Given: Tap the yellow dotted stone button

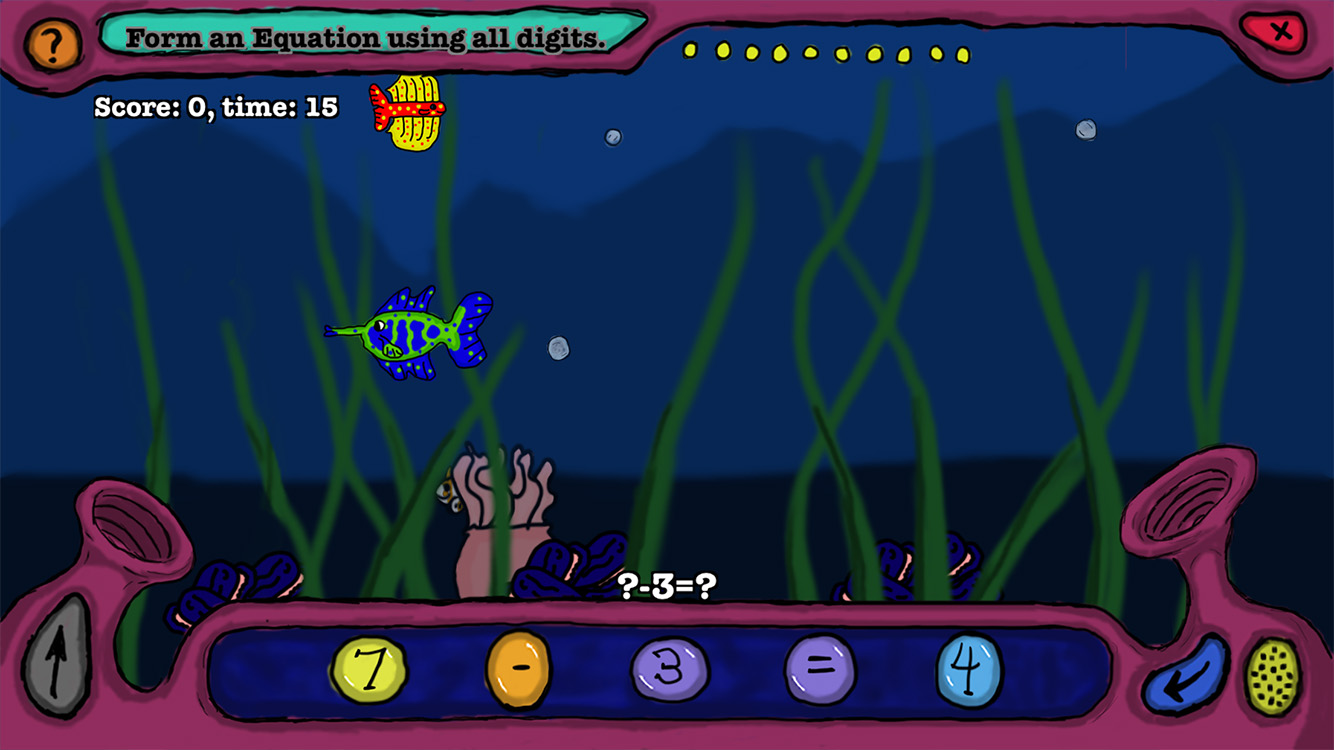Looking at the screenshot, I should (1273, 676).
